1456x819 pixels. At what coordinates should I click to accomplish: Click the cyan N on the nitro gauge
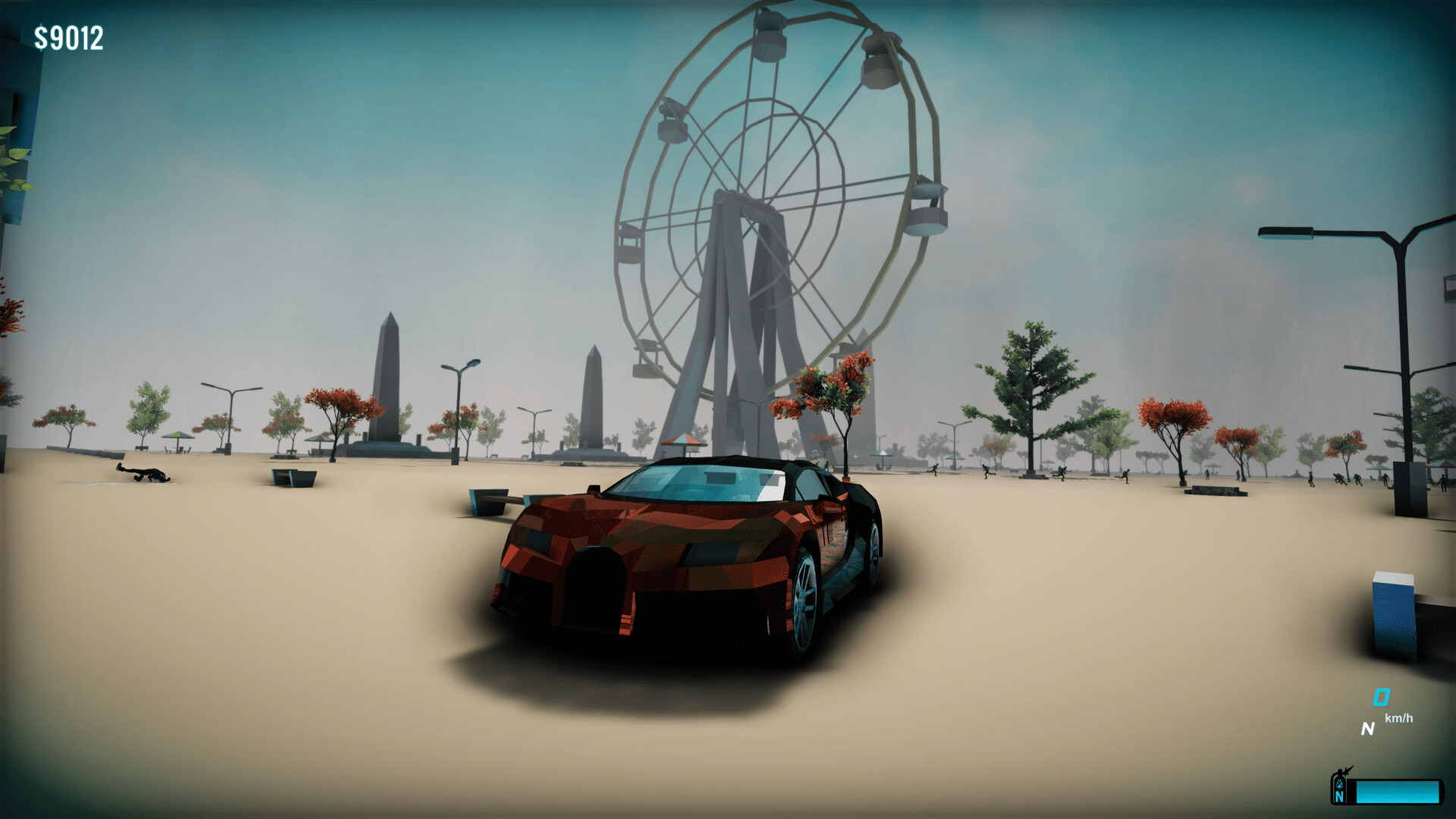pyautogui.click(x=1339, y=797)
